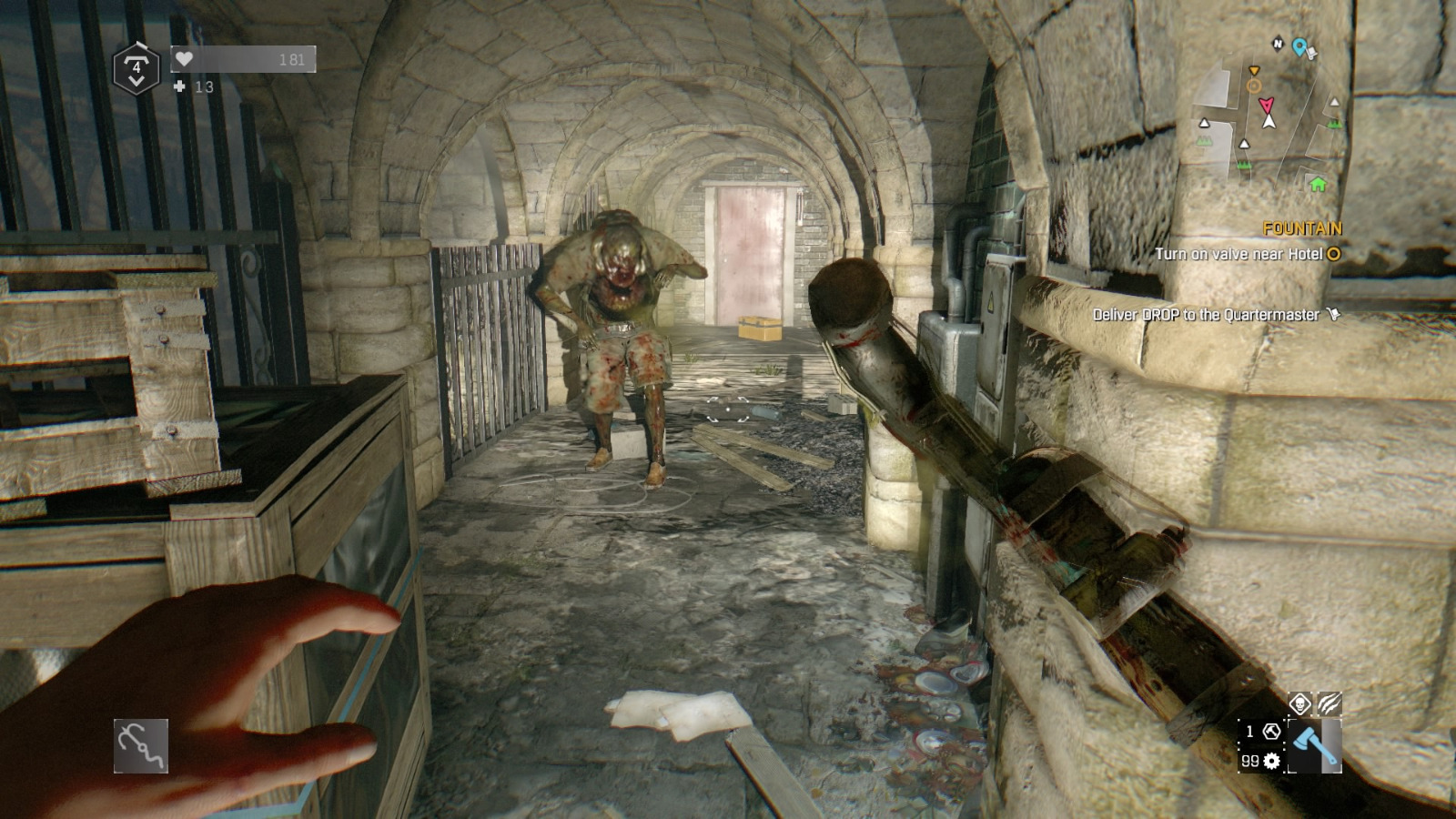Click the N compass marker on the minimap
Image resolution: width=1456 pixels, height=819 pixels.
click(1278, 44)
